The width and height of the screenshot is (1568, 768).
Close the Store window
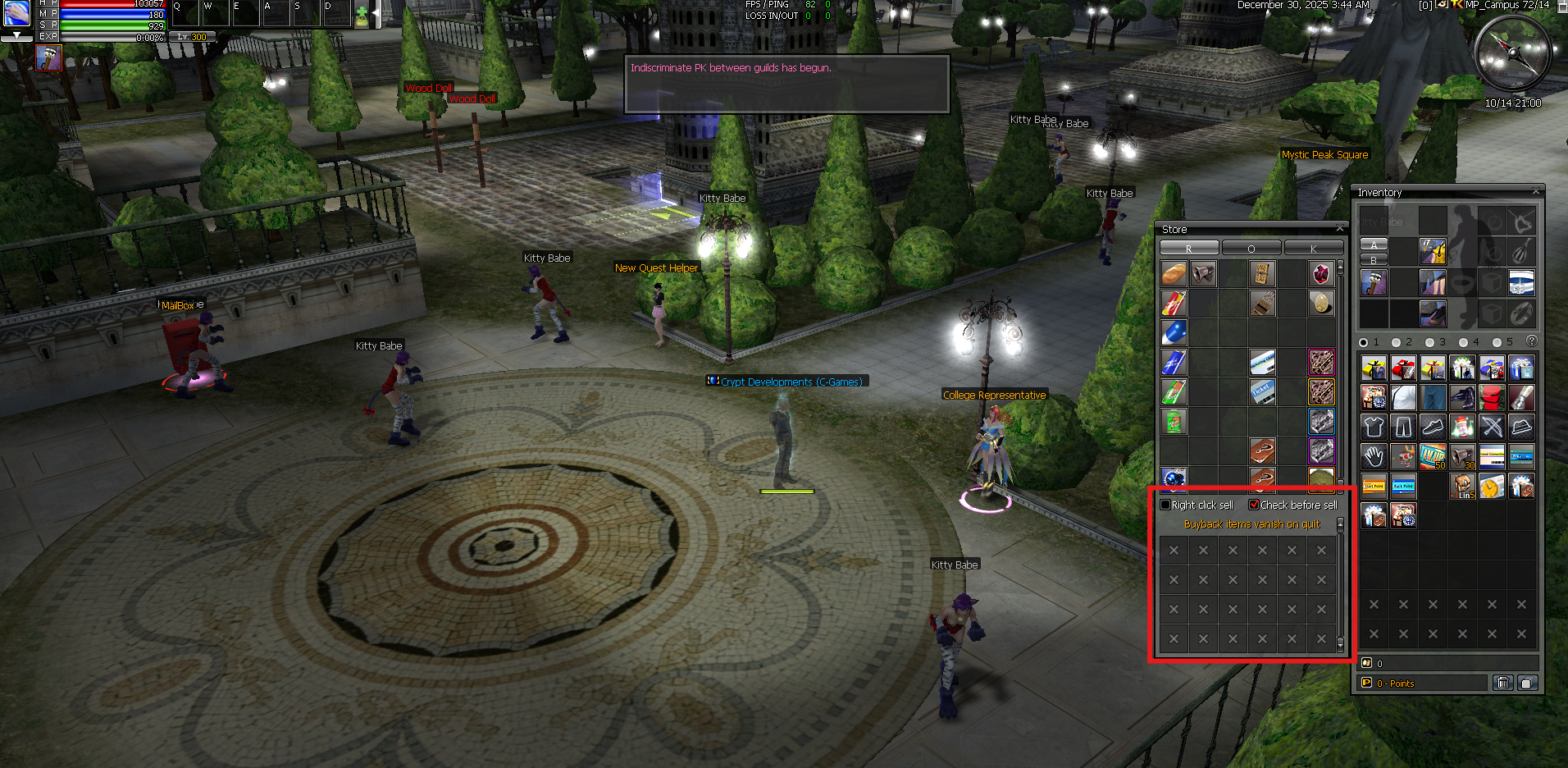1340,228
